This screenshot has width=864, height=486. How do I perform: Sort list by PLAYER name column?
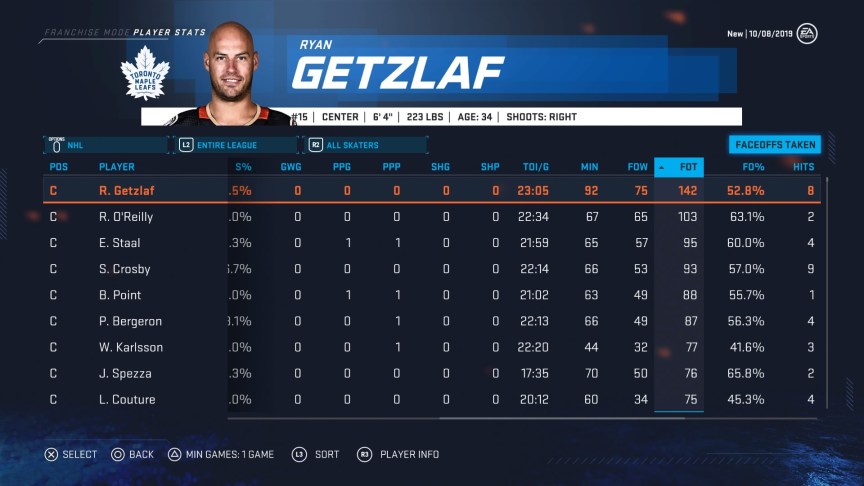pyautogui.click(x=116, y=166)
